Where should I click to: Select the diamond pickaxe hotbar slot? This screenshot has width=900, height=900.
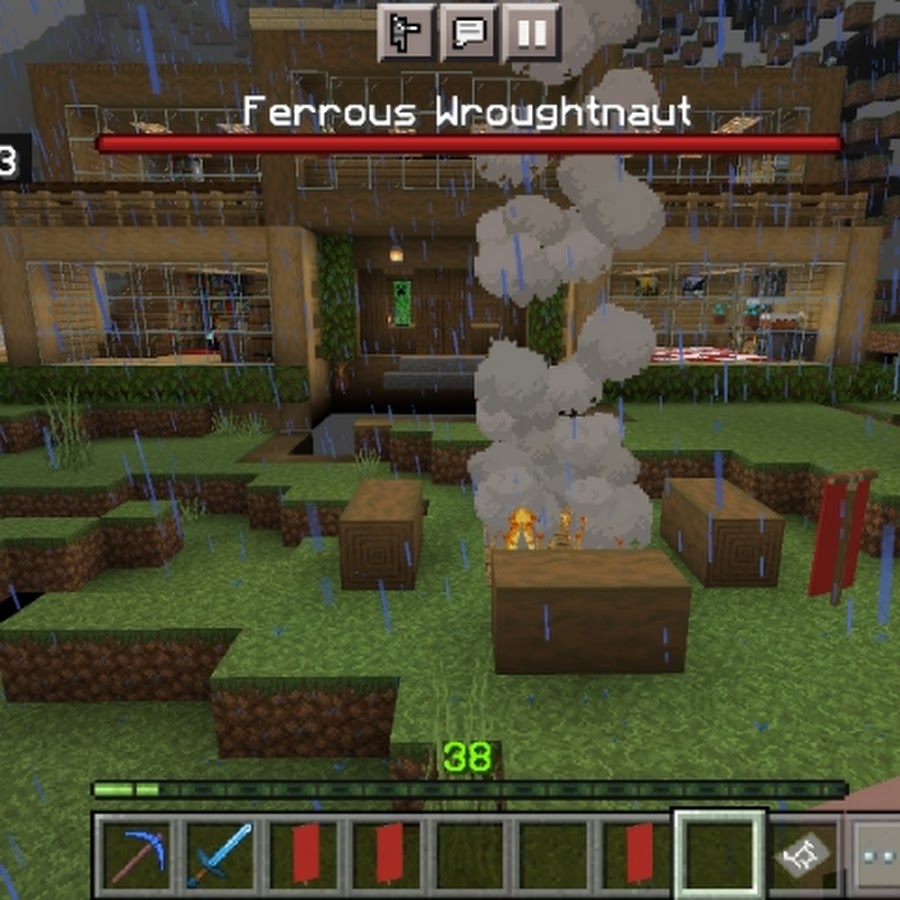[135, 853]
